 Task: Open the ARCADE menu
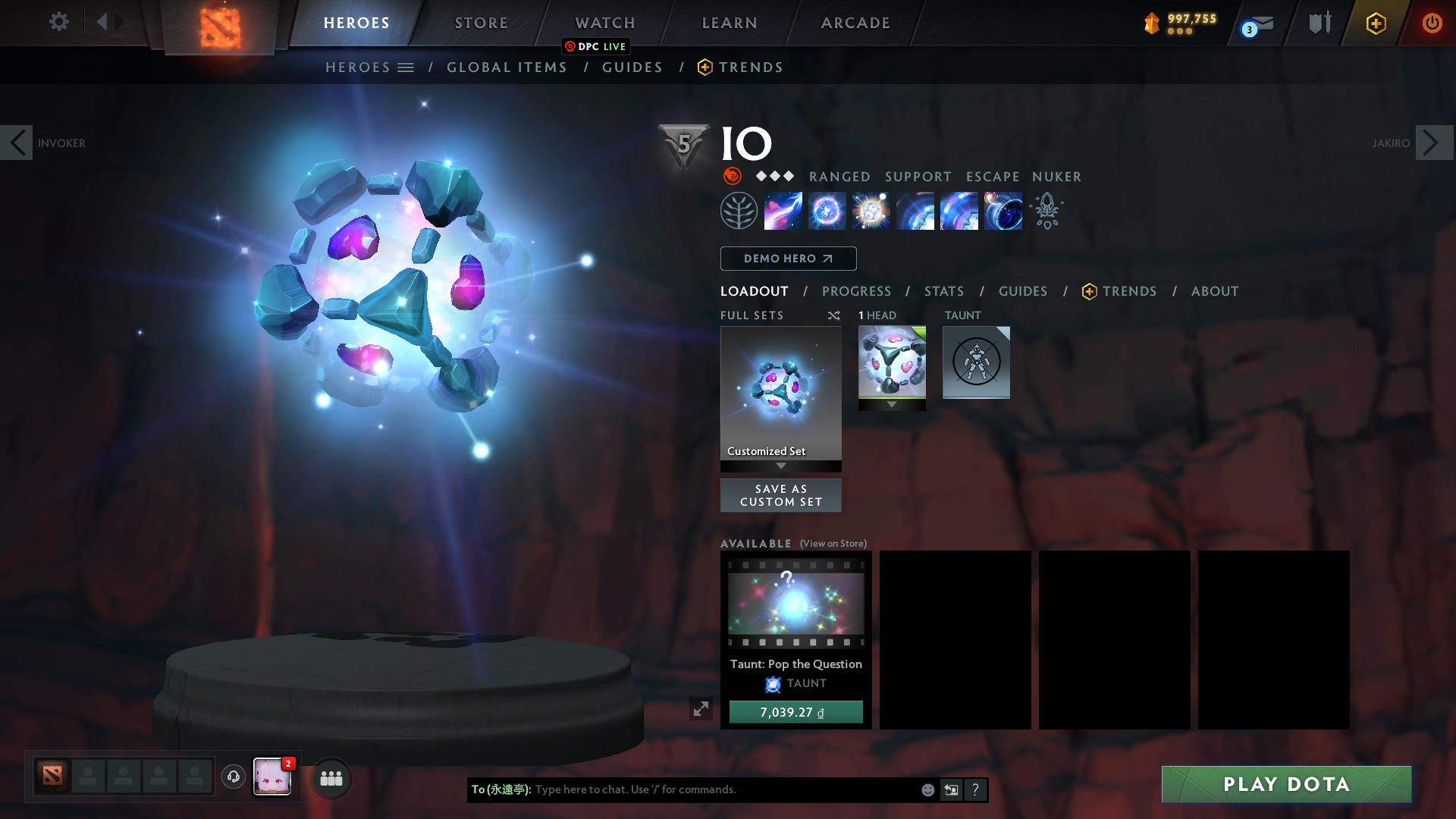pos(854,23)
